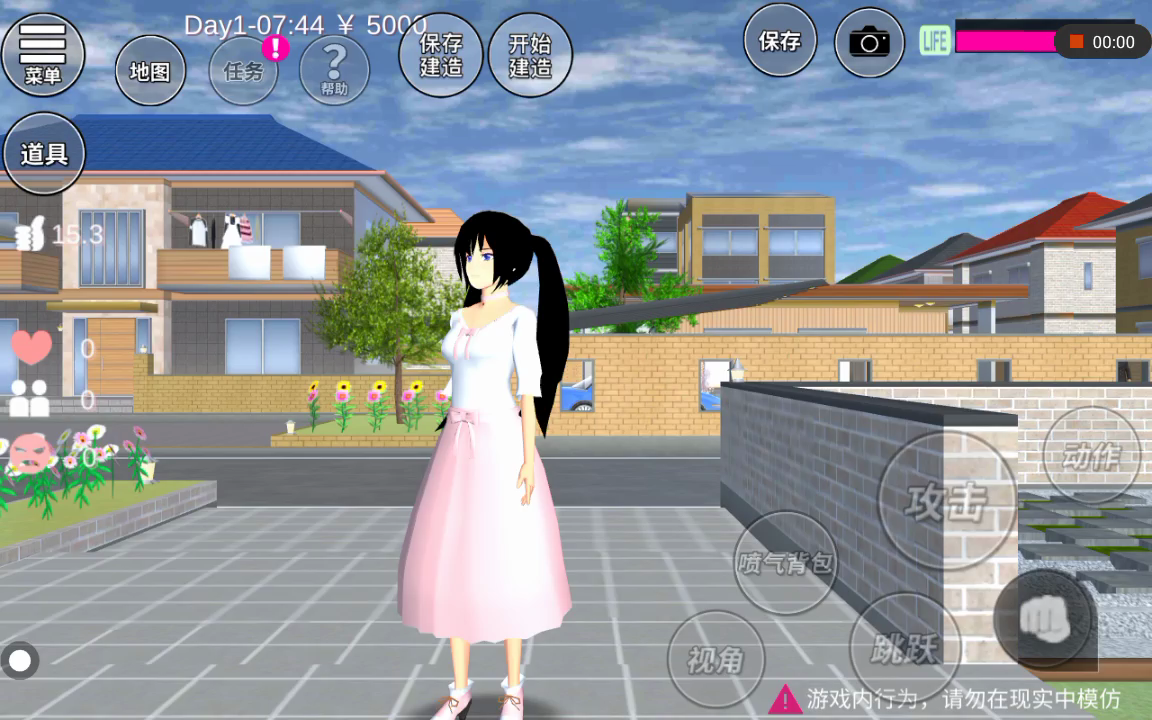This screenshot has height=720, width=1152.
Task: Show the 任务 quest list
Action: (243, 71)
